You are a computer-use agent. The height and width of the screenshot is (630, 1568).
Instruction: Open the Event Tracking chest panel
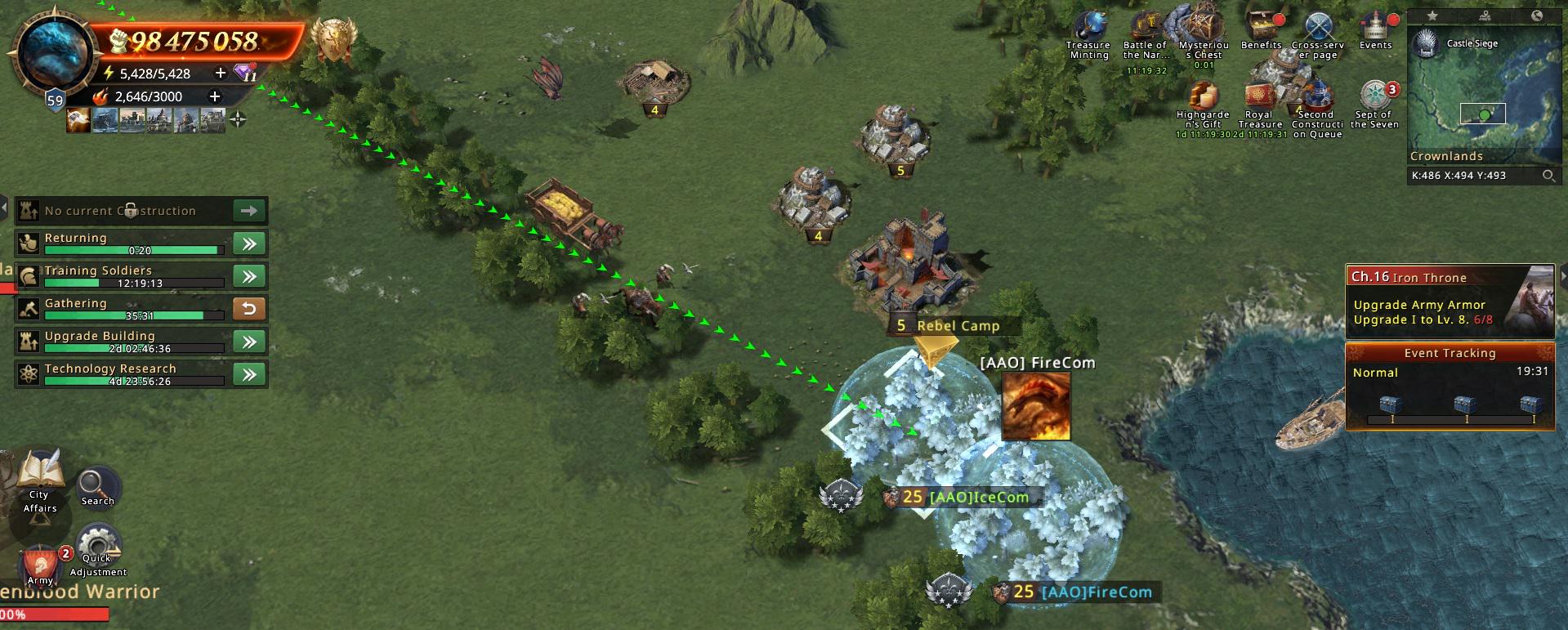coord(1449,386)
